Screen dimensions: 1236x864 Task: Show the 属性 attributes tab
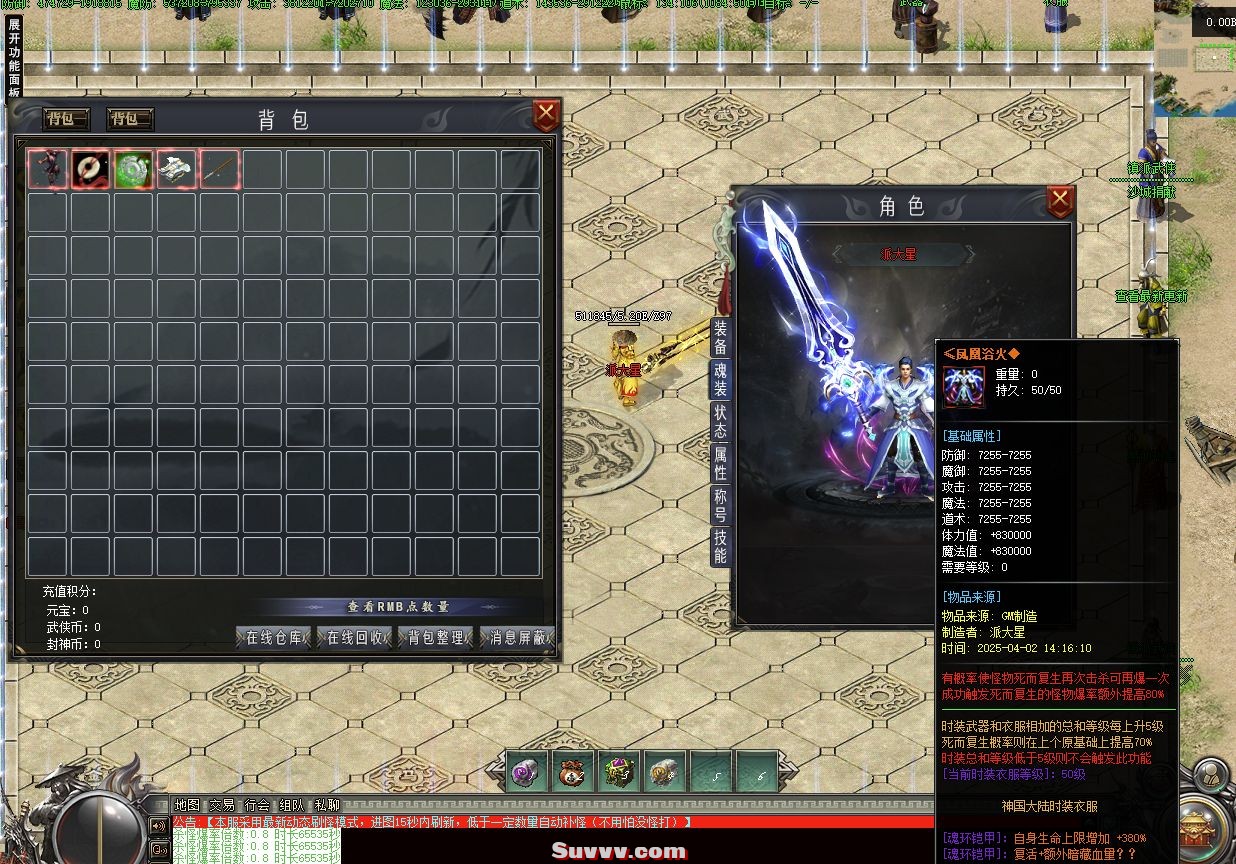[x=720, y=464]
